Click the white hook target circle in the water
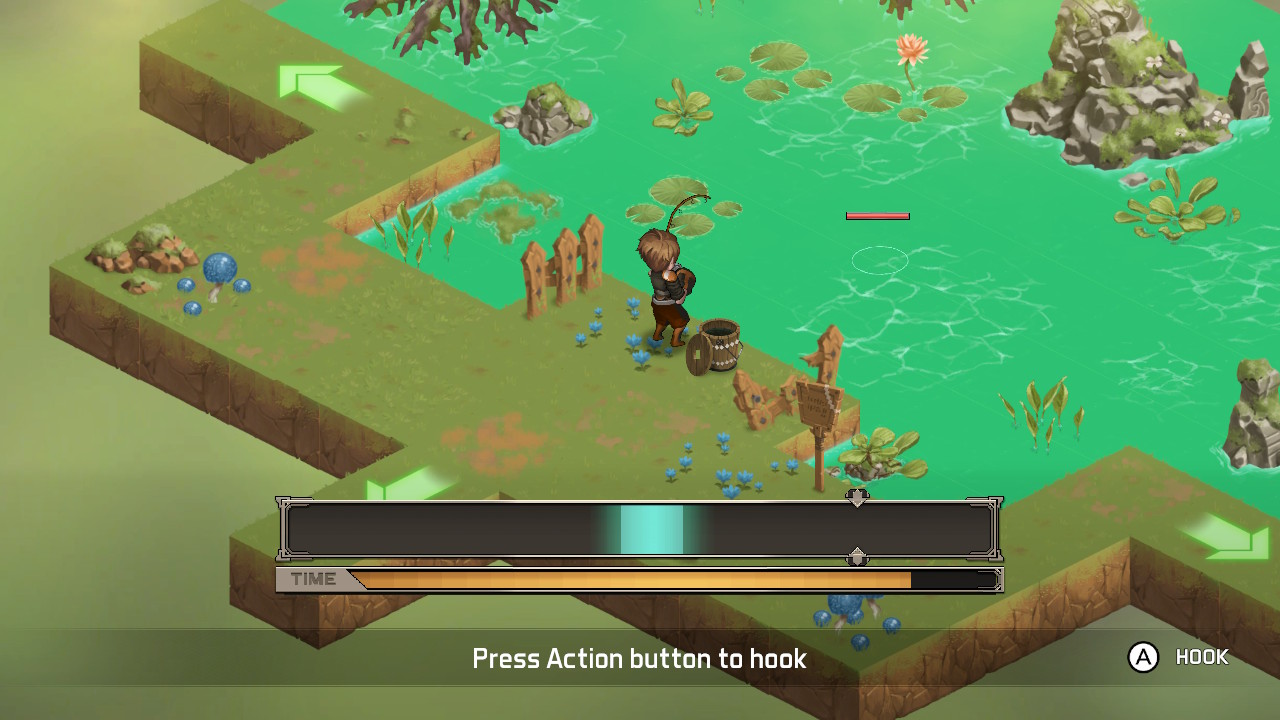Screen dimensions: 1280x720 coord(880,260)
